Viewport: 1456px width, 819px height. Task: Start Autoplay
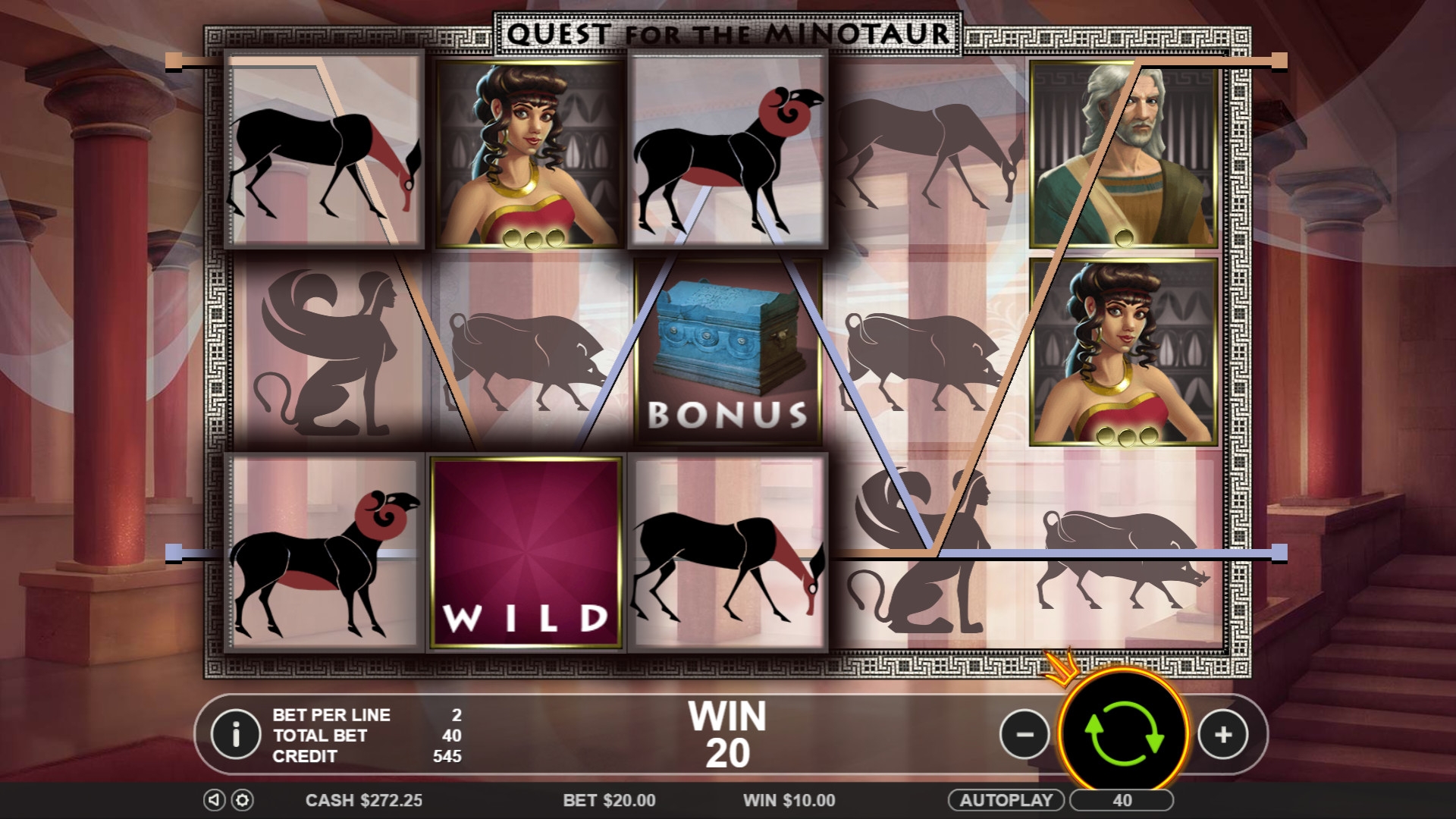(1006, 800)
